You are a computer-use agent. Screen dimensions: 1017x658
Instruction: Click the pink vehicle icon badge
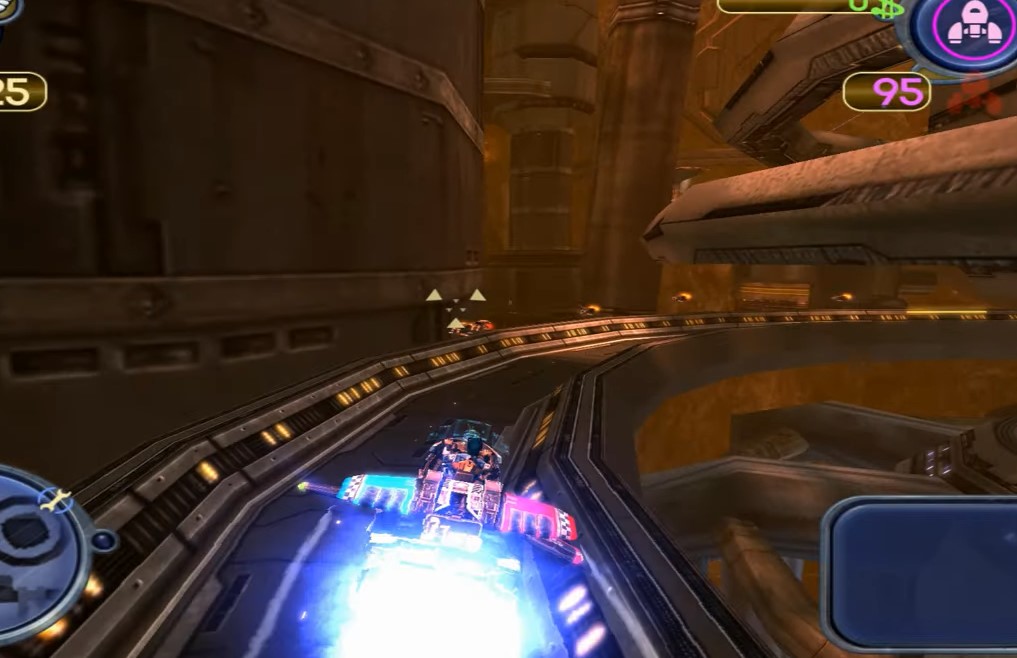967,30
